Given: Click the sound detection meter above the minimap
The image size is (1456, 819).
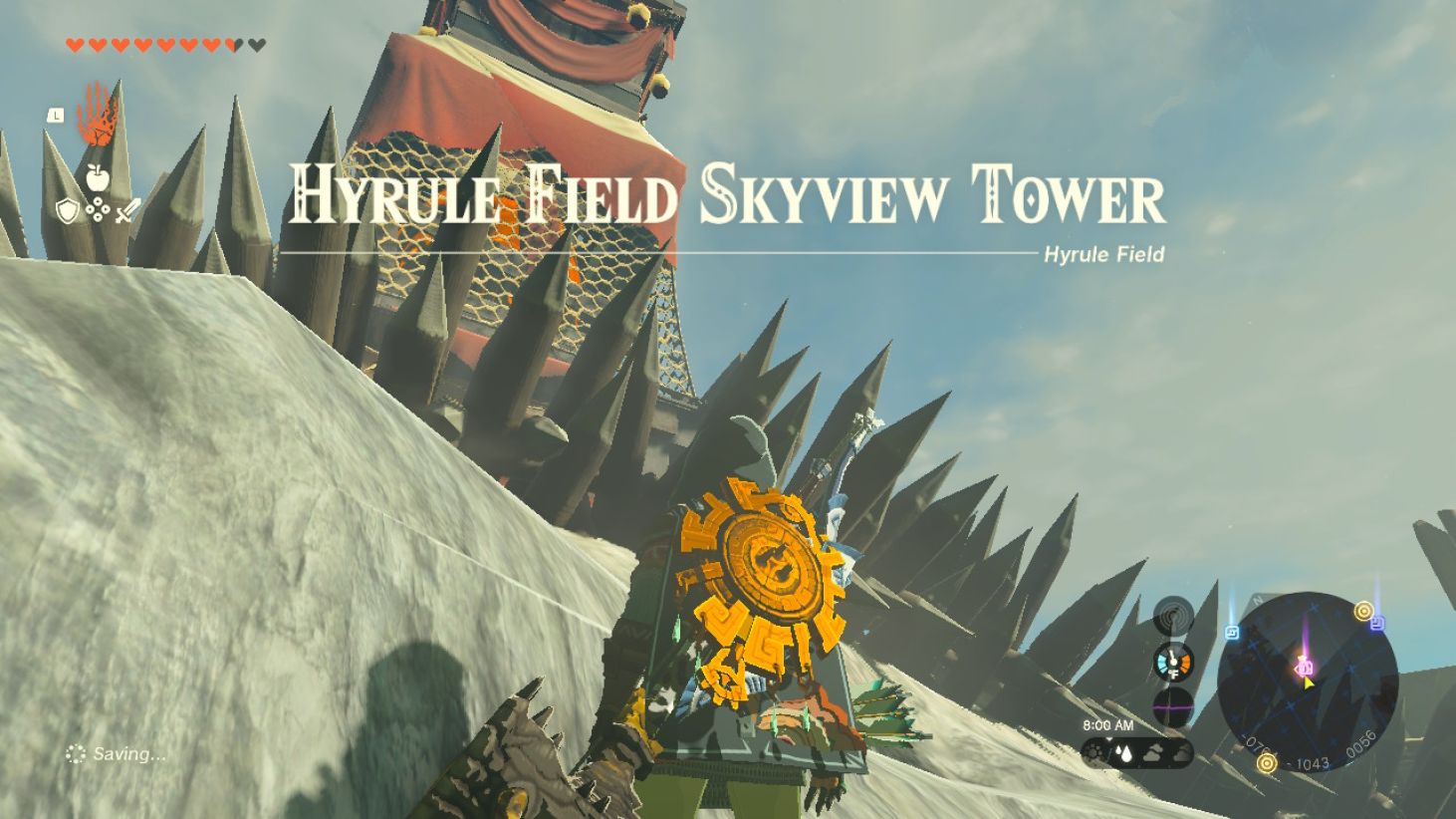Looking at the screenshot, I should point(1175,615).
